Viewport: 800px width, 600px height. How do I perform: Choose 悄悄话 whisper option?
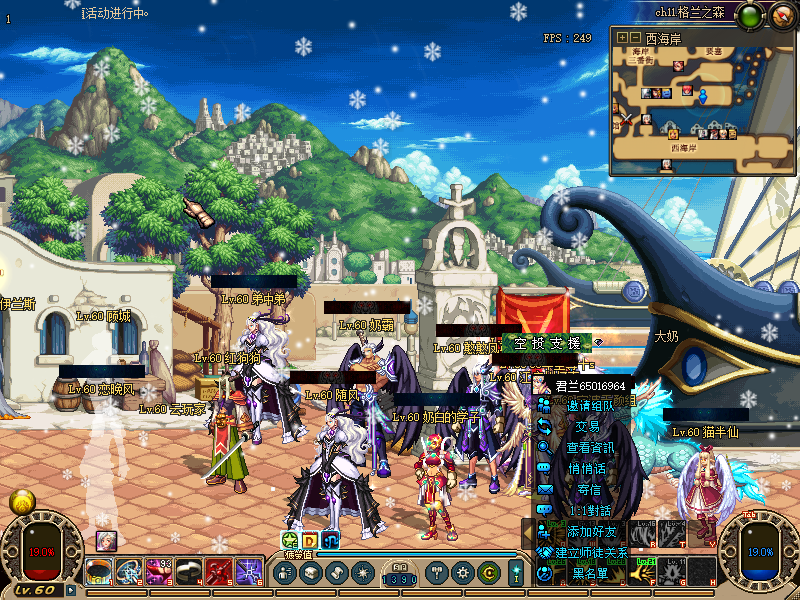tap(591, 469)
